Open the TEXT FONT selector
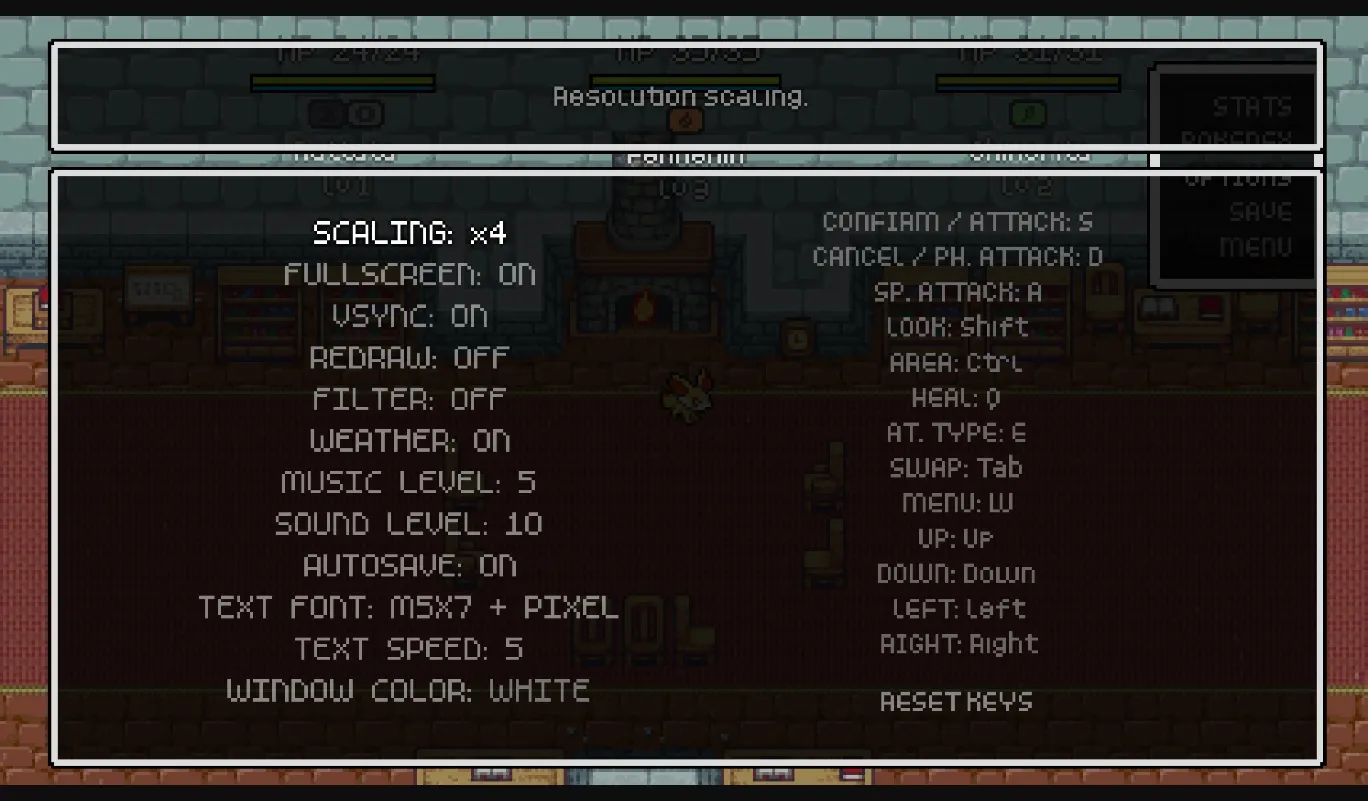 click(410, 607)
